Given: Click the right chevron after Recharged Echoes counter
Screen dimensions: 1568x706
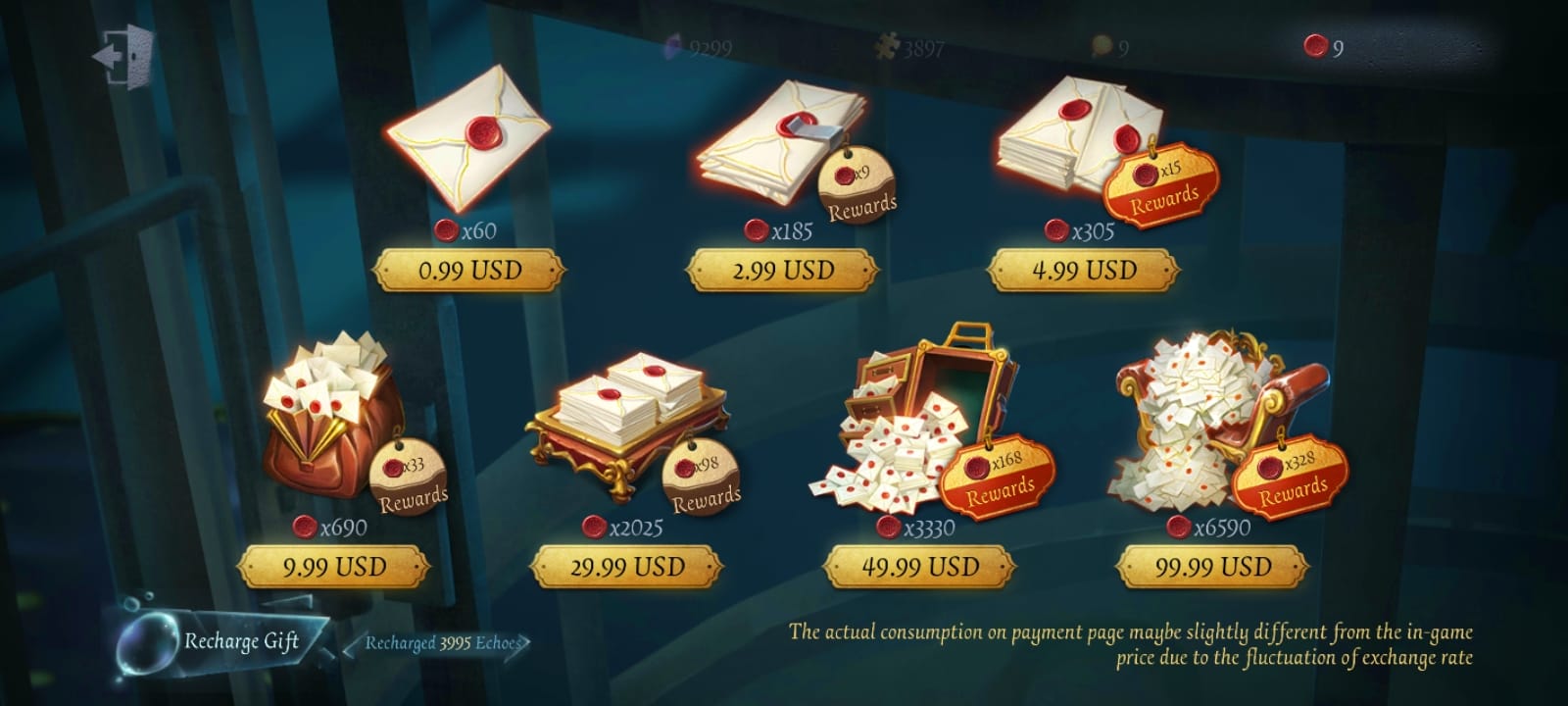Looking at the screenshot, I should point(524,643).
